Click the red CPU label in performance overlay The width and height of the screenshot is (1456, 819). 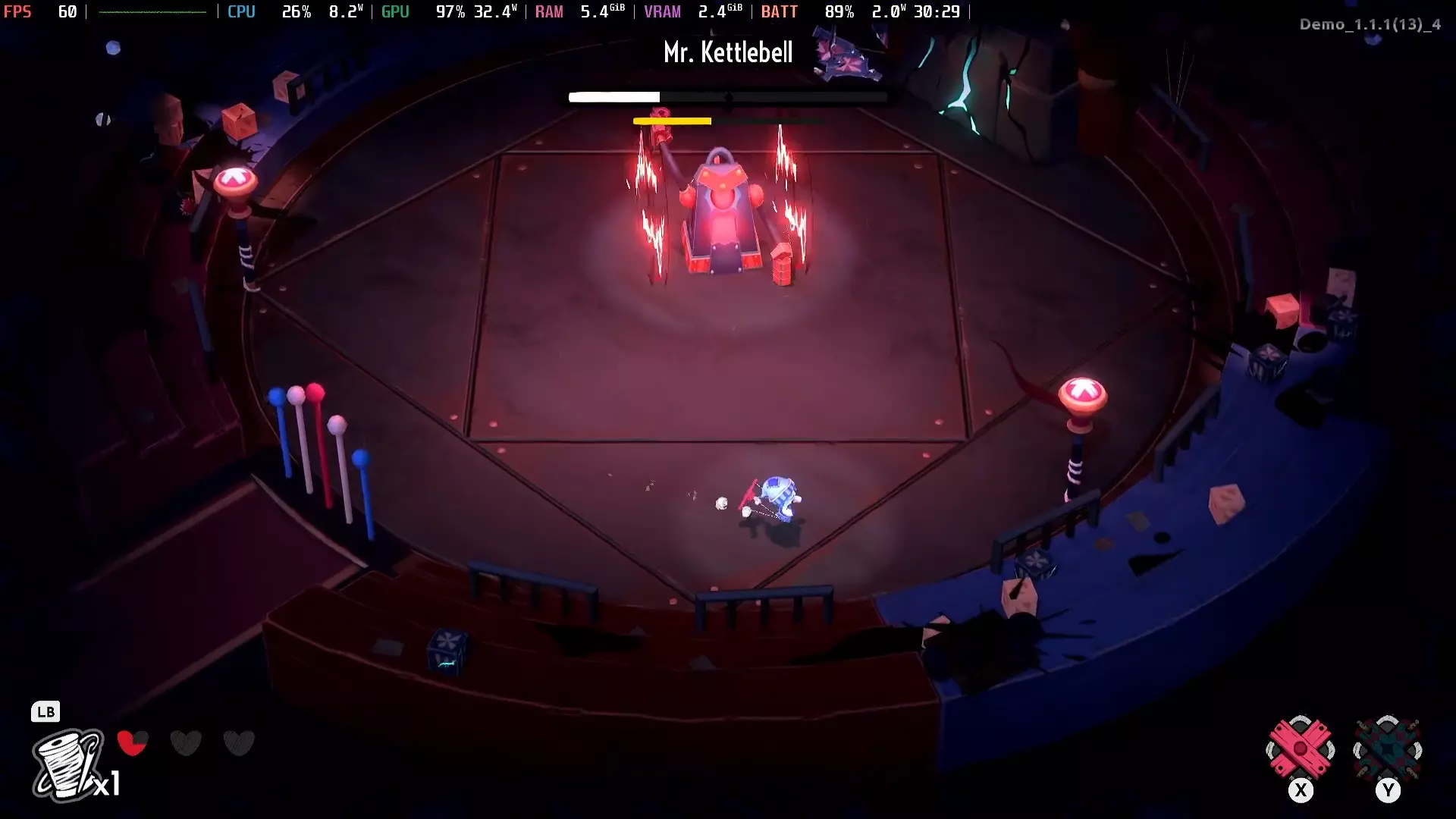coord(241,11)
